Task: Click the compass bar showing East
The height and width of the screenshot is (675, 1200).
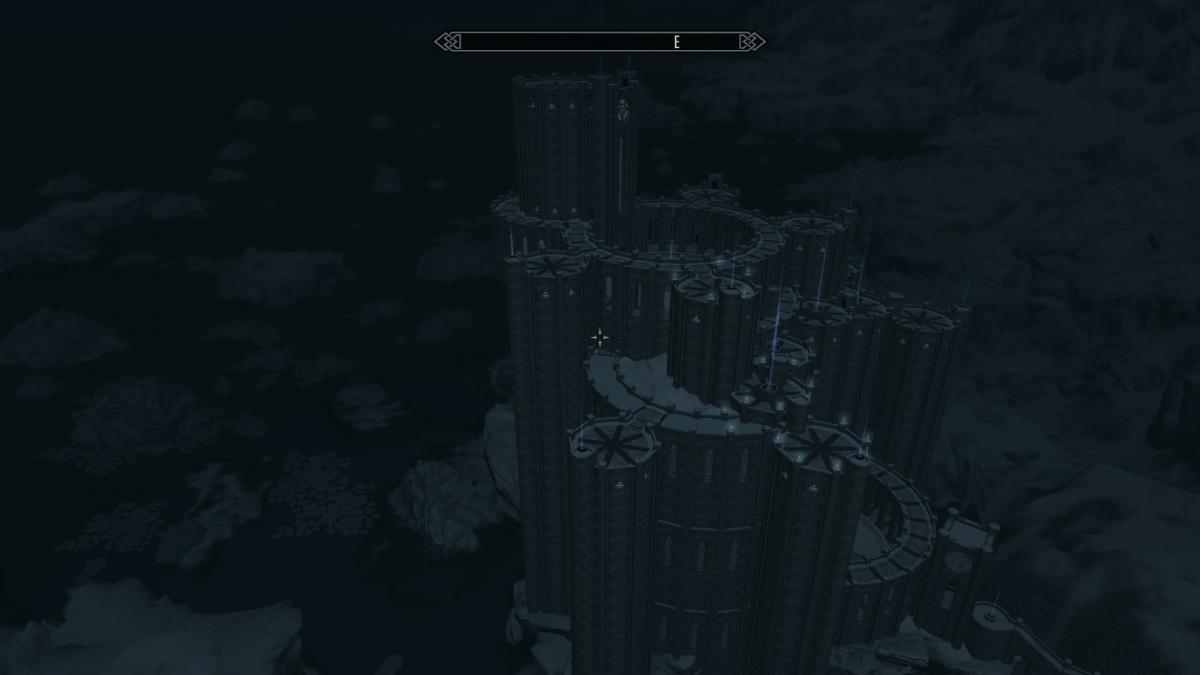Action: pos(600,42)
